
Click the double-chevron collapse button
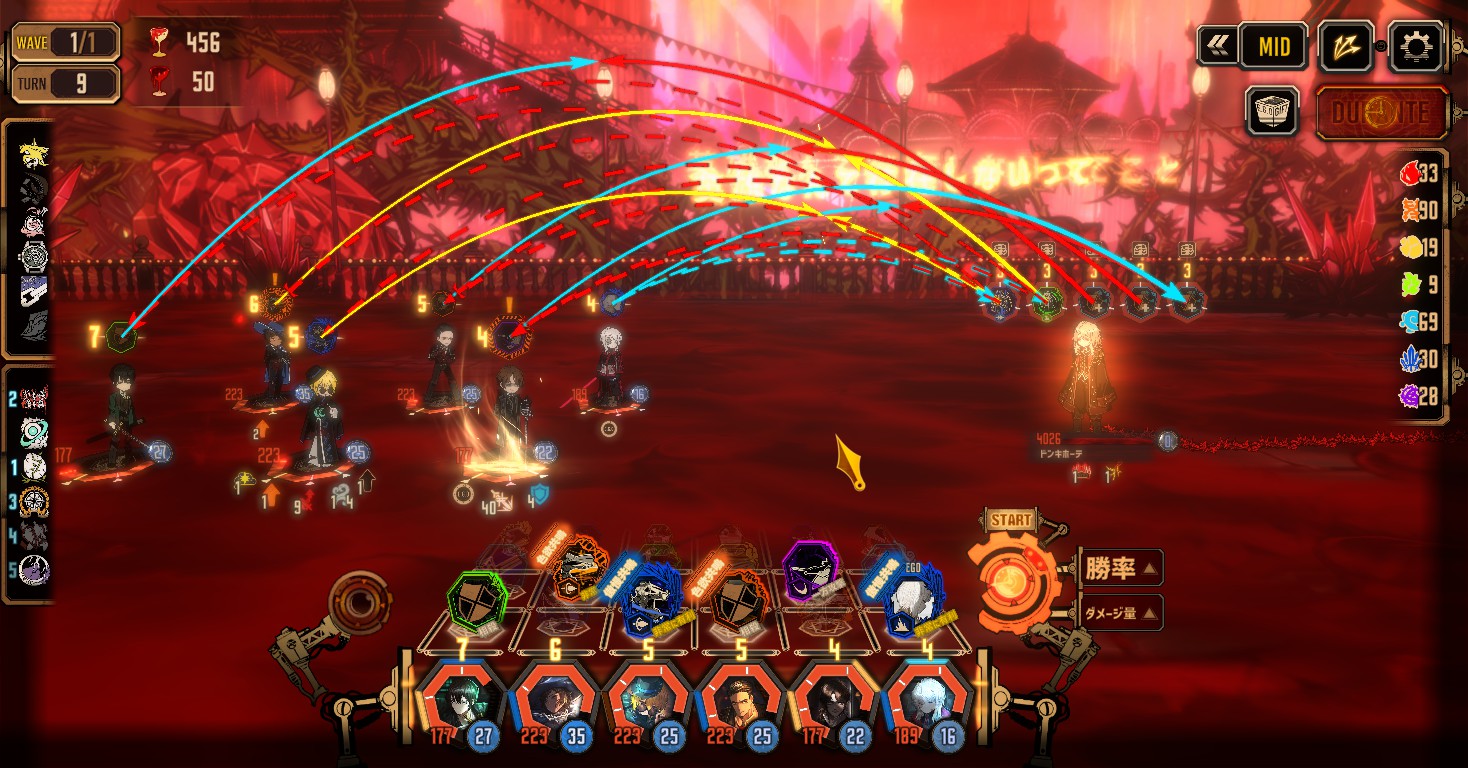point(1217,46)
